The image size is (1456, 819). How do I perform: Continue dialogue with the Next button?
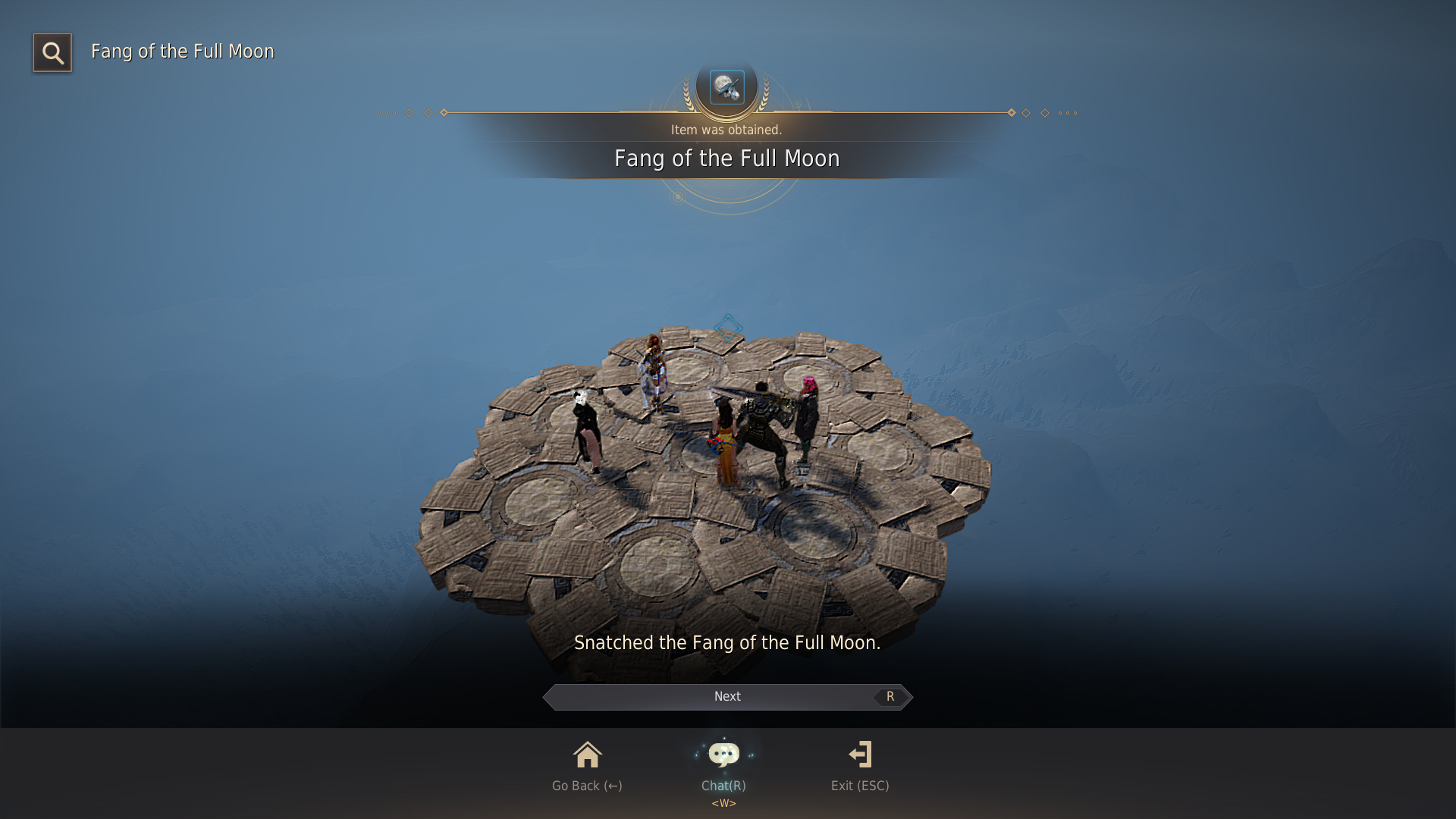[727, 697]
